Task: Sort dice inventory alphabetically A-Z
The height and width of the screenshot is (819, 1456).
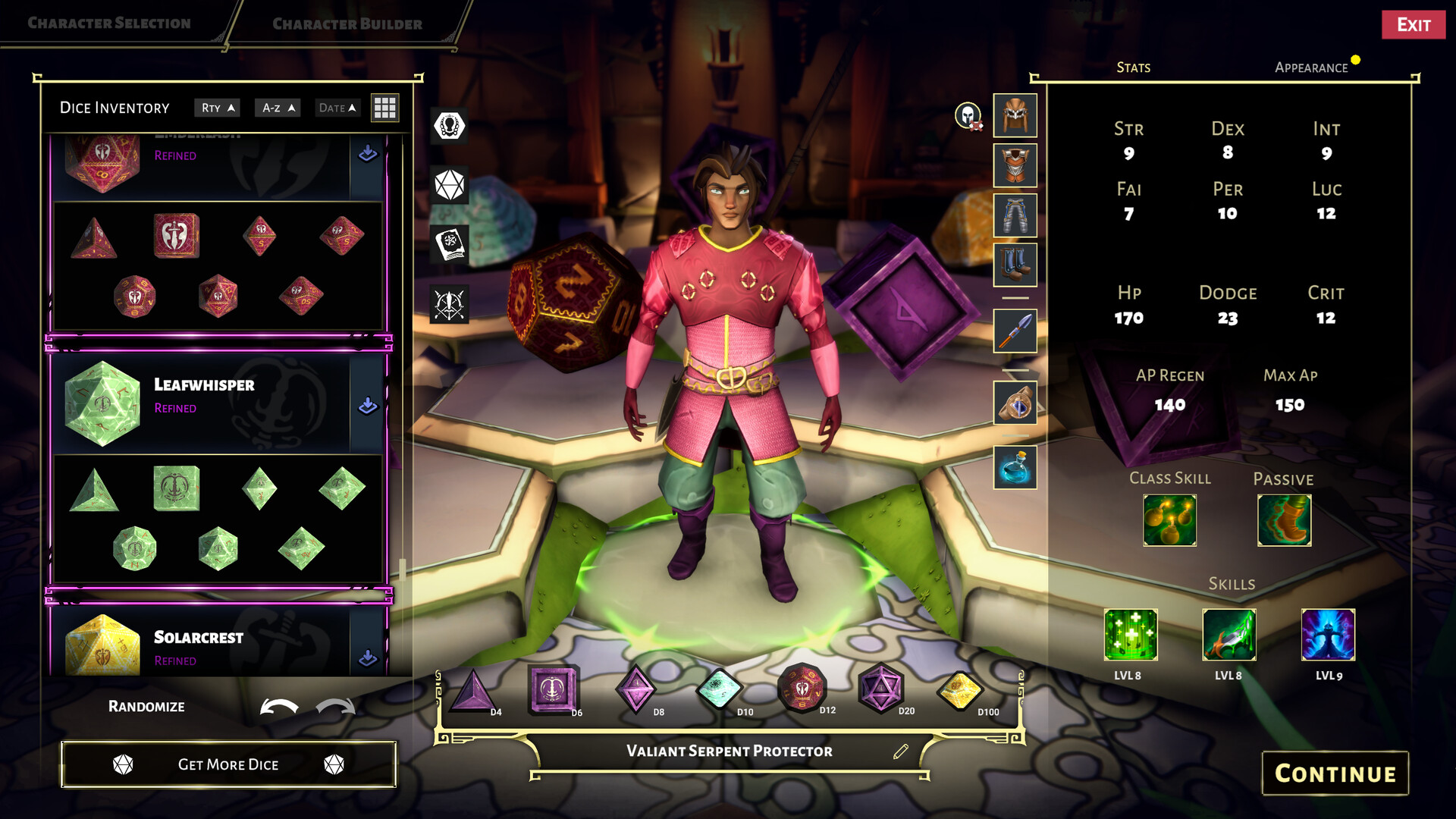Action: (278, 108)
